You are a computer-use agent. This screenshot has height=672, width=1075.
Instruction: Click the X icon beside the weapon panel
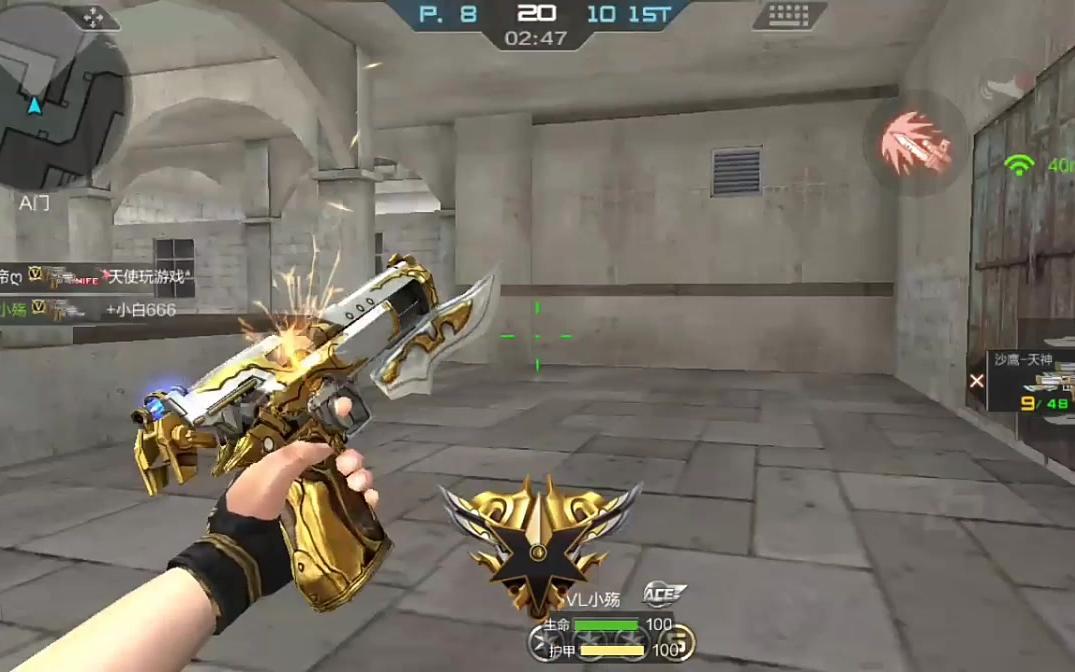coord(977,380)
